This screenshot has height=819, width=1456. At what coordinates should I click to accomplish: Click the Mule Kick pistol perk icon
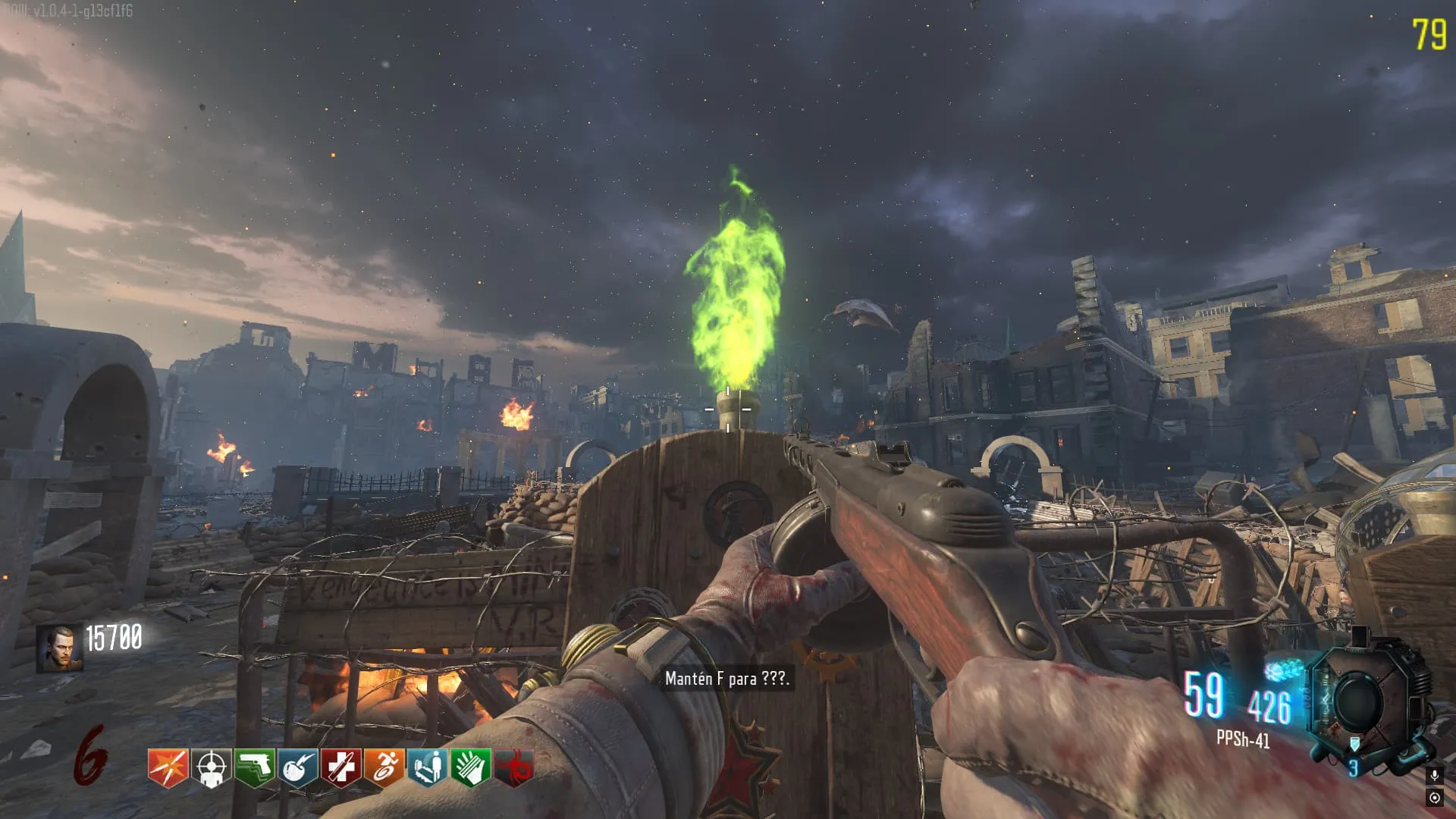(254, 767)
